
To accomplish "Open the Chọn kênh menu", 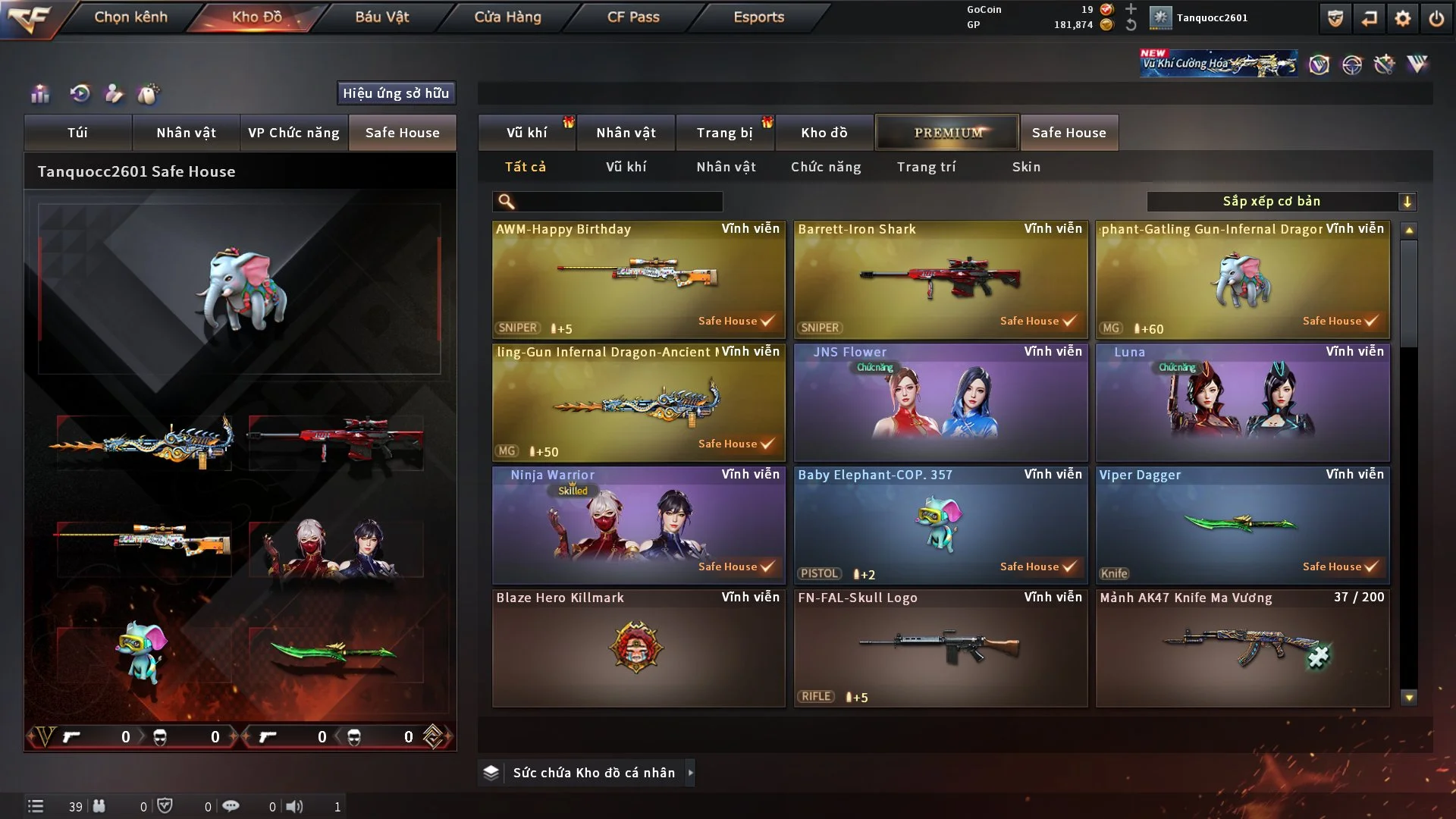I will (130, 17).
